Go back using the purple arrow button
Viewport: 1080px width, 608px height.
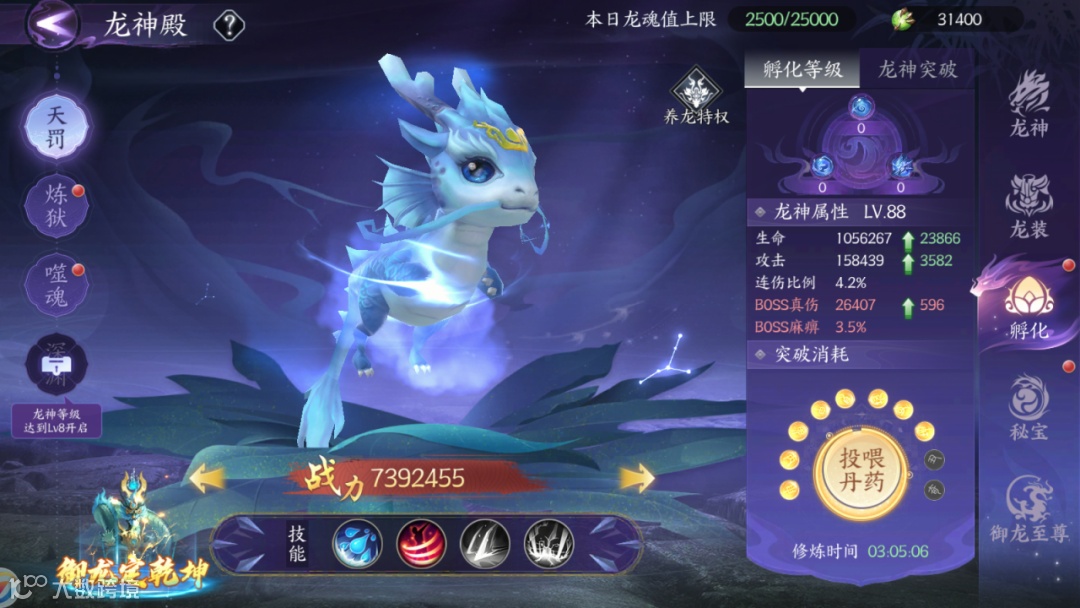click(x=54, y=22)
